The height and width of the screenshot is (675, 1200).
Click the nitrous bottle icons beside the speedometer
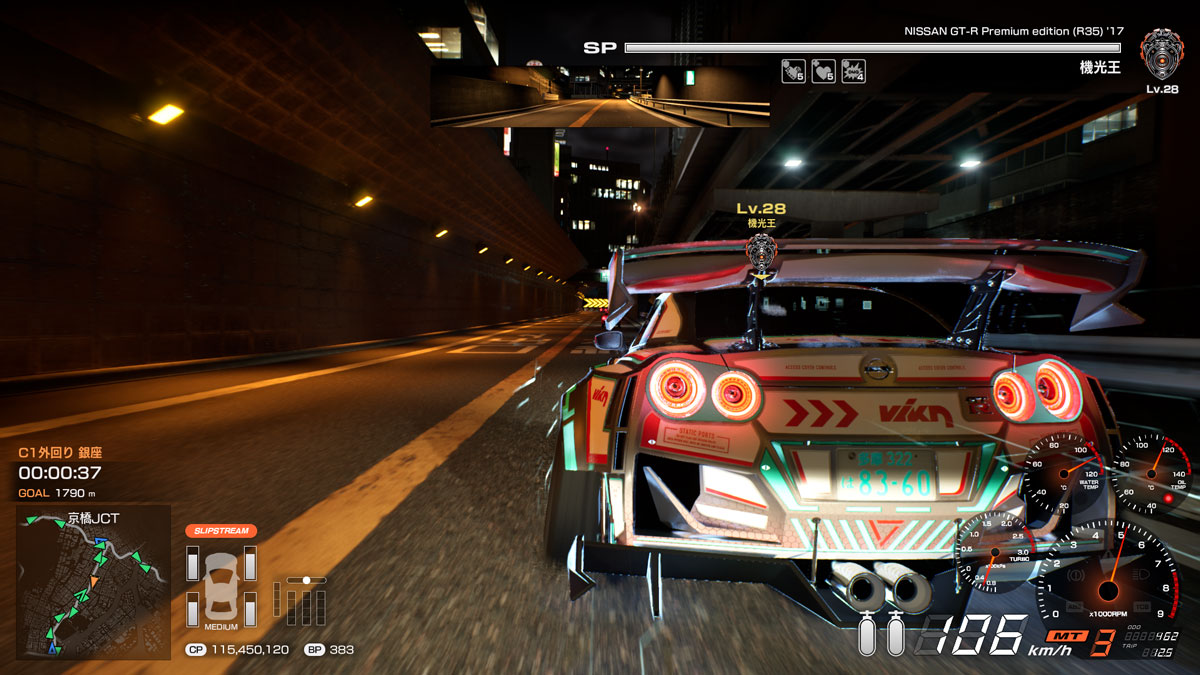[x=881, y=634]
